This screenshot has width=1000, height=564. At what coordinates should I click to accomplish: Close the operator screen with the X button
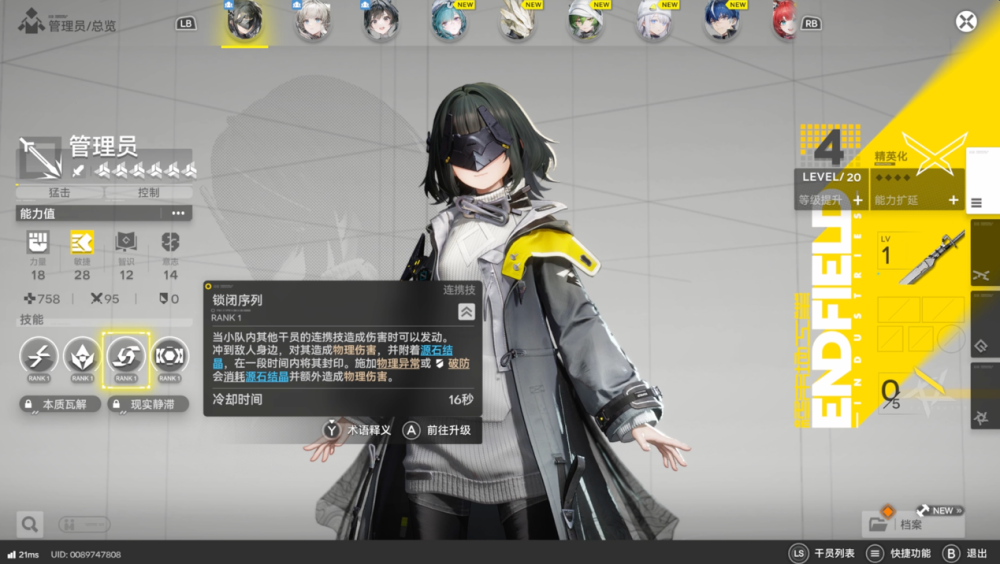tap(966, 21)
